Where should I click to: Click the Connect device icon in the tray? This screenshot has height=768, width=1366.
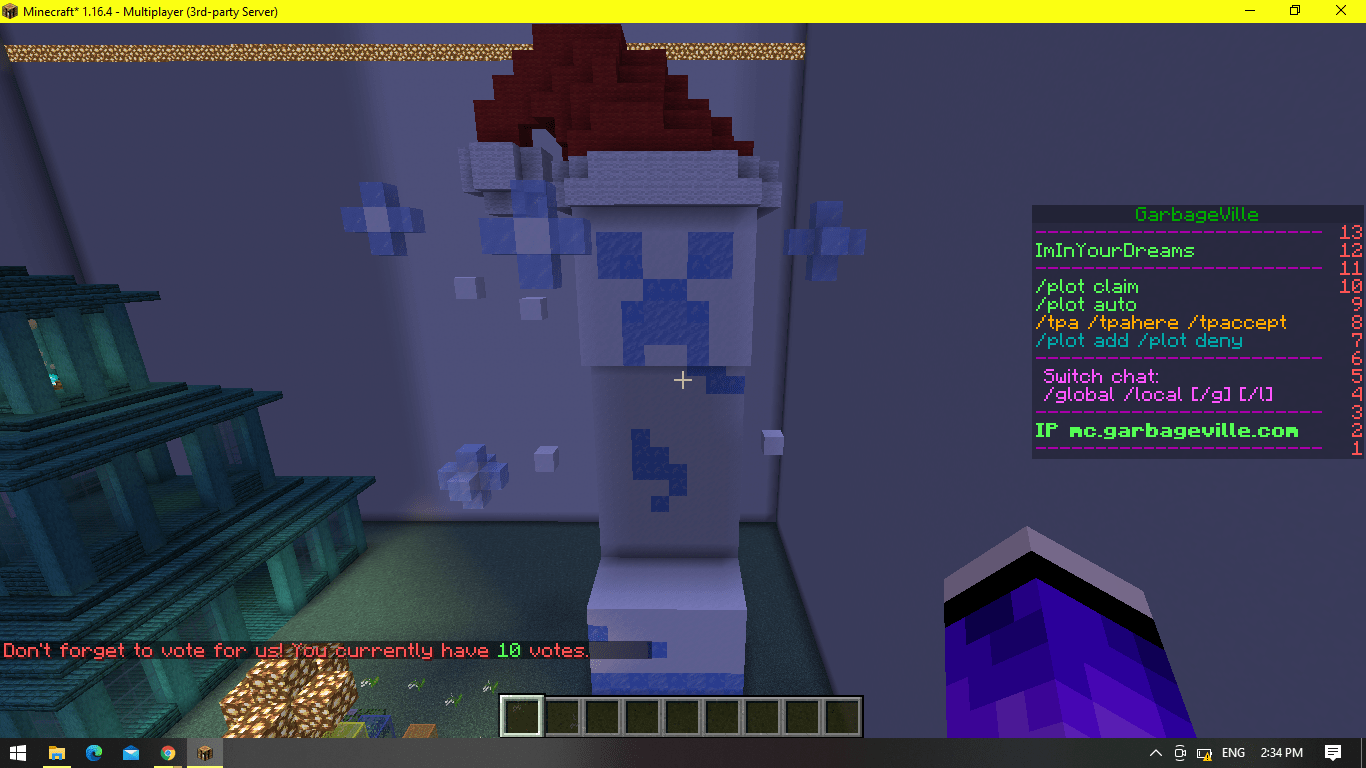click(x=1180, y=753)
